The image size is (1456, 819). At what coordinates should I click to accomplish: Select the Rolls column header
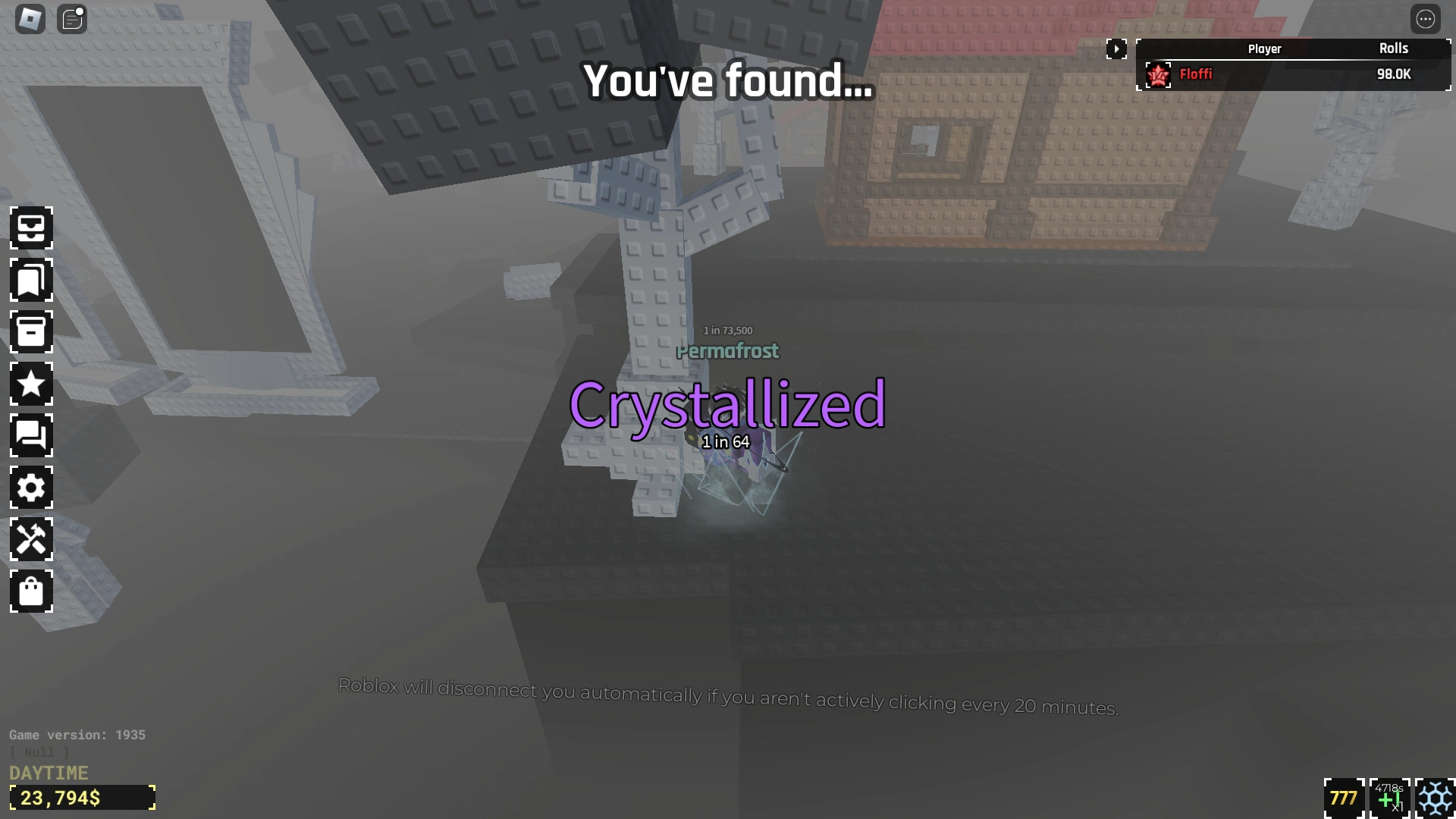pos(1394,49)
